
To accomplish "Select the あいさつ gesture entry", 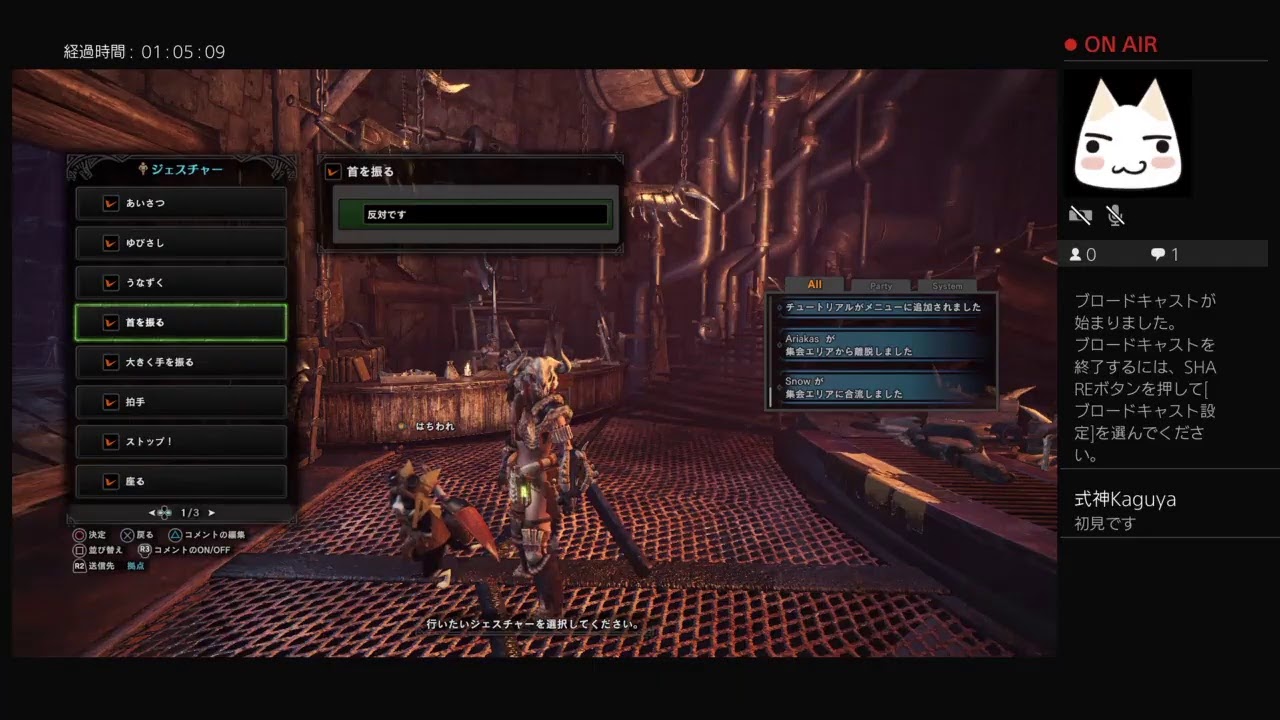I will pos(181,203).
